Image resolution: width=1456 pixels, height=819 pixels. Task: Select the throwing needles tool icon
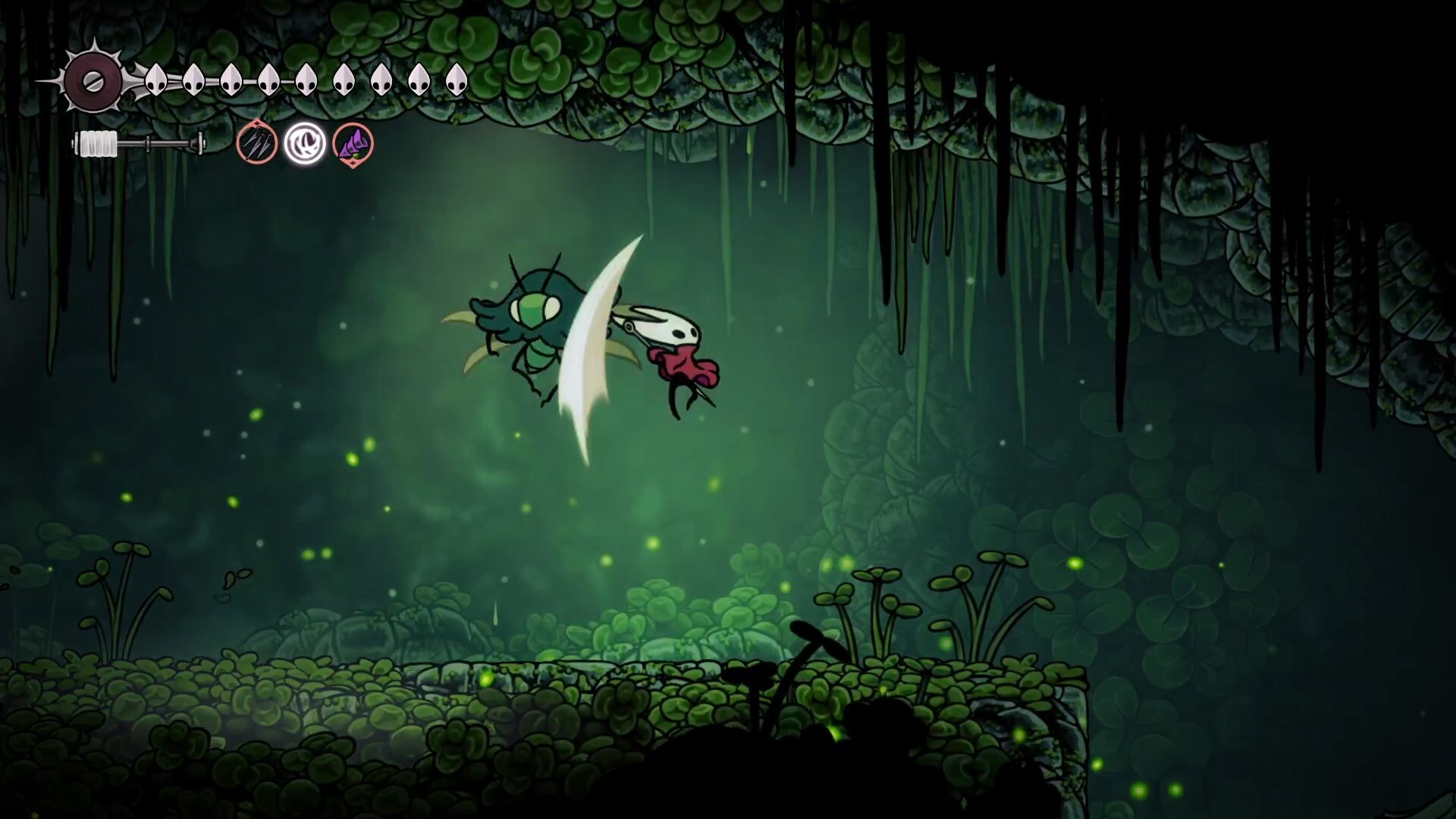(x=256, y=143)
